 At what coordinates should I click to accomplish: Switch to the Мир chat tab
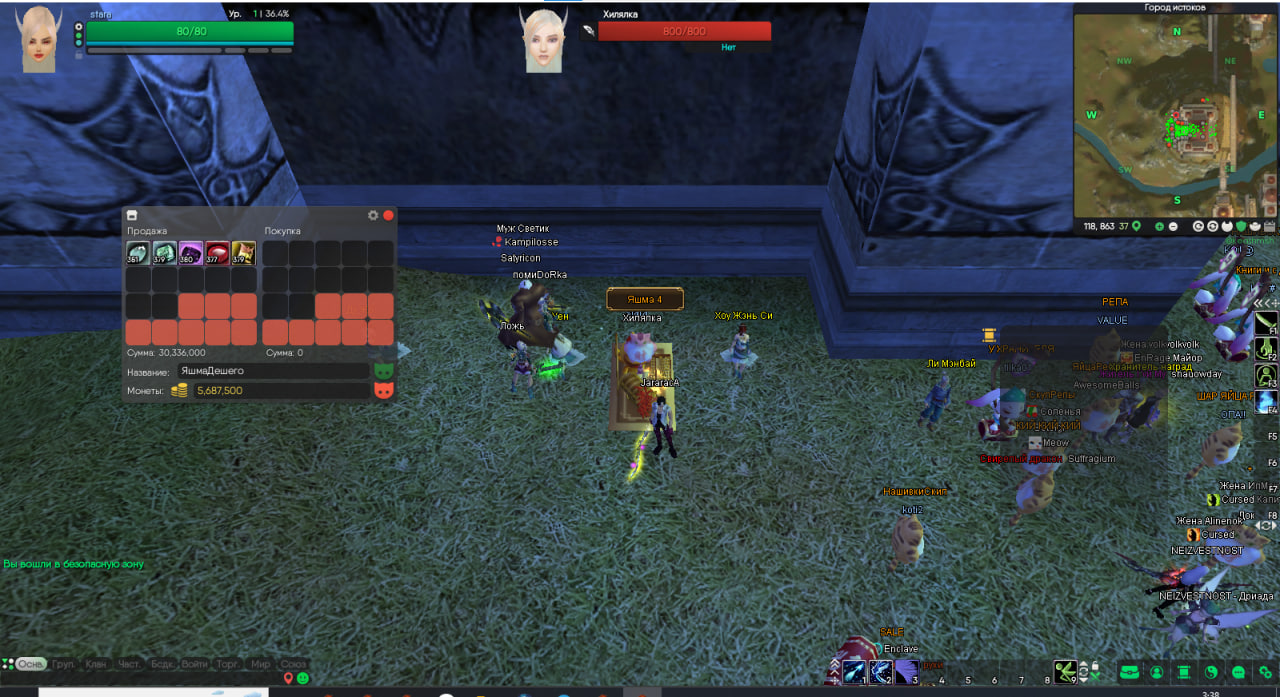[x=261, y=664]
